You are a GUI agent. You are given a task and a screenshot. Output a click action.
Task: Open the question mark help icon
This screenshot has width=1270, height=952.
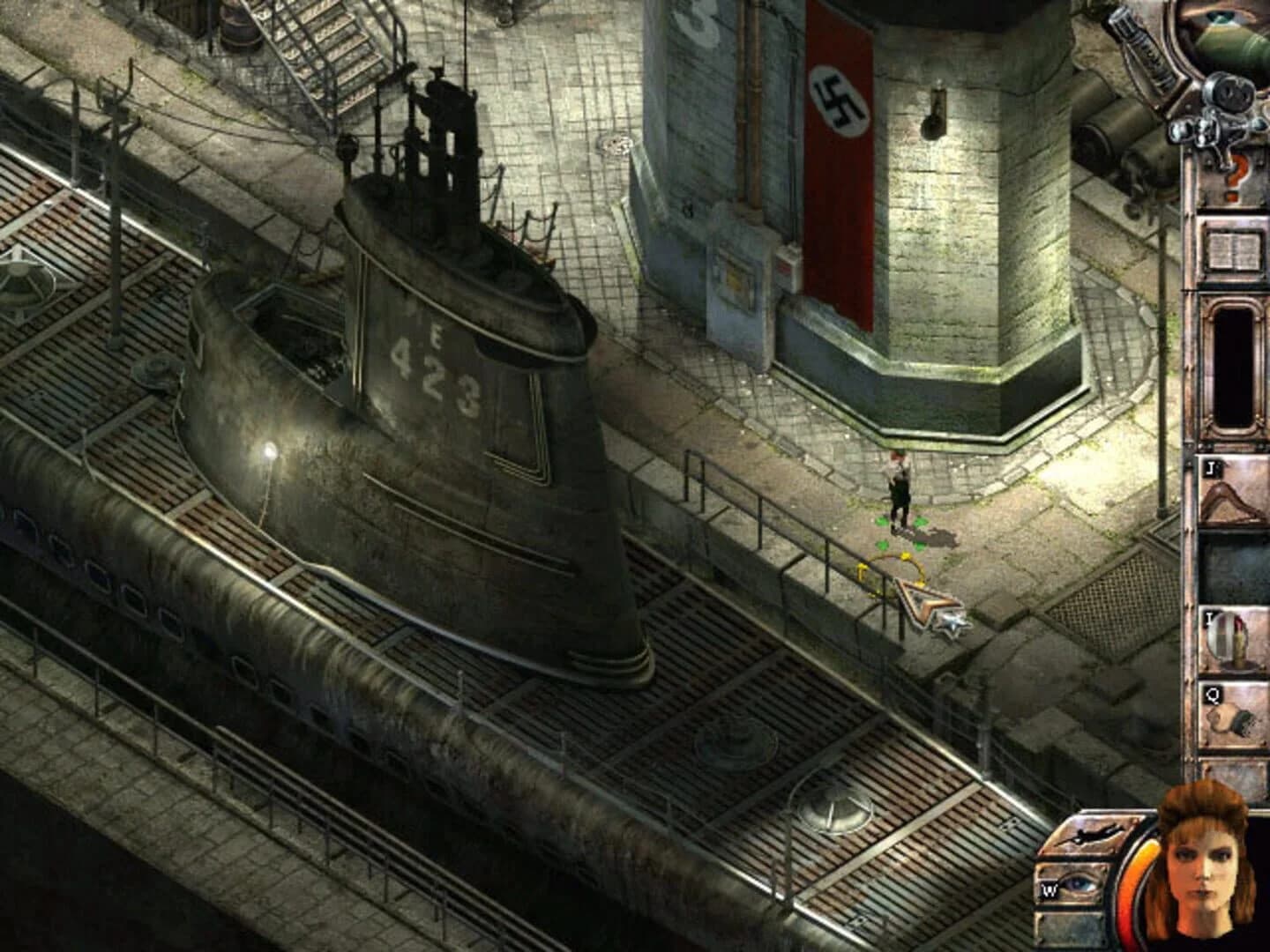(x=1233, y=175)
